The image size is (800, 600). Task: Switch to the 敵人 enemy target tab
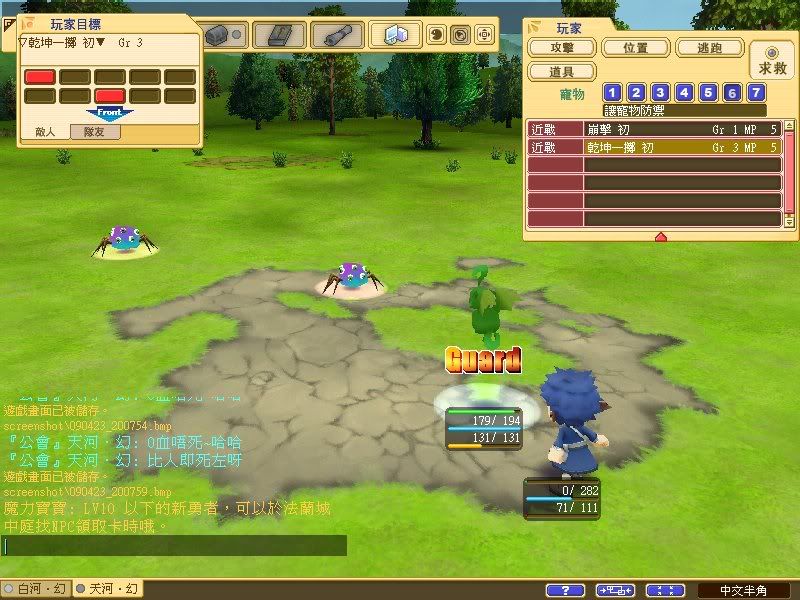(45, 131)
